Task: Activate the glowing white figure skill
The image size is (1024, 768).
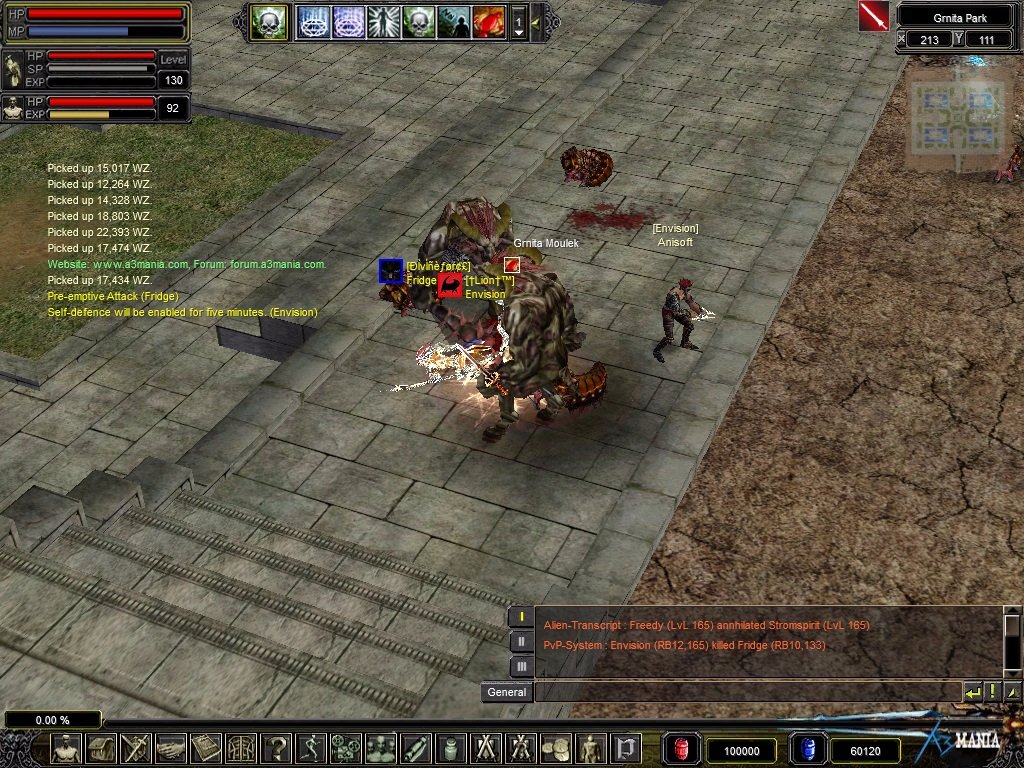Action: [x=383, y=21]
